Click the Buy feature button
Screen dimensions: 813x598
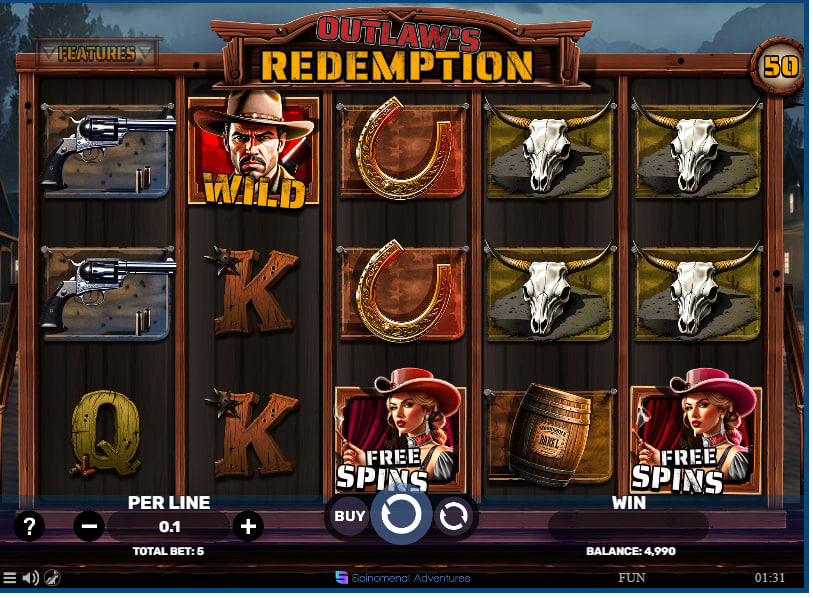[349, 516]
